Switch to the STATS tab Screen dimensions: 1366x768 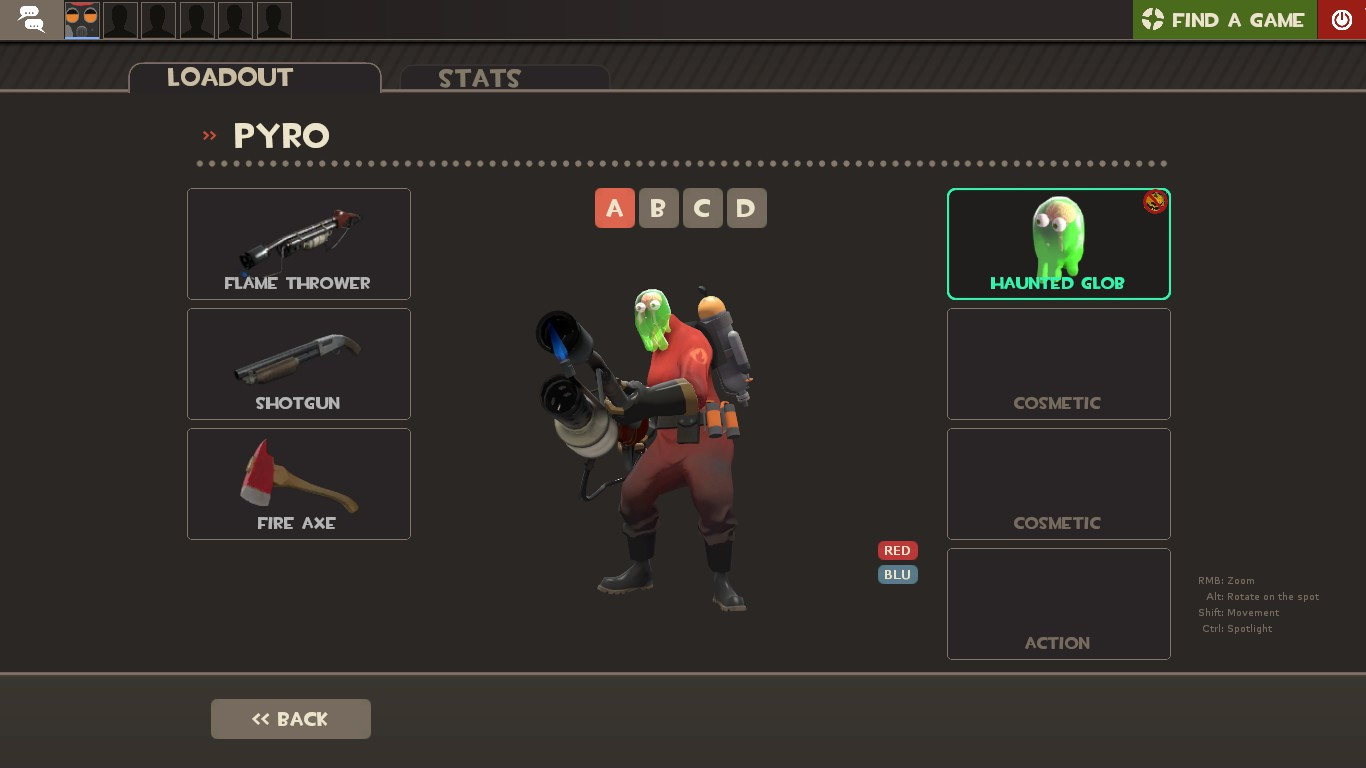[480, 79]
